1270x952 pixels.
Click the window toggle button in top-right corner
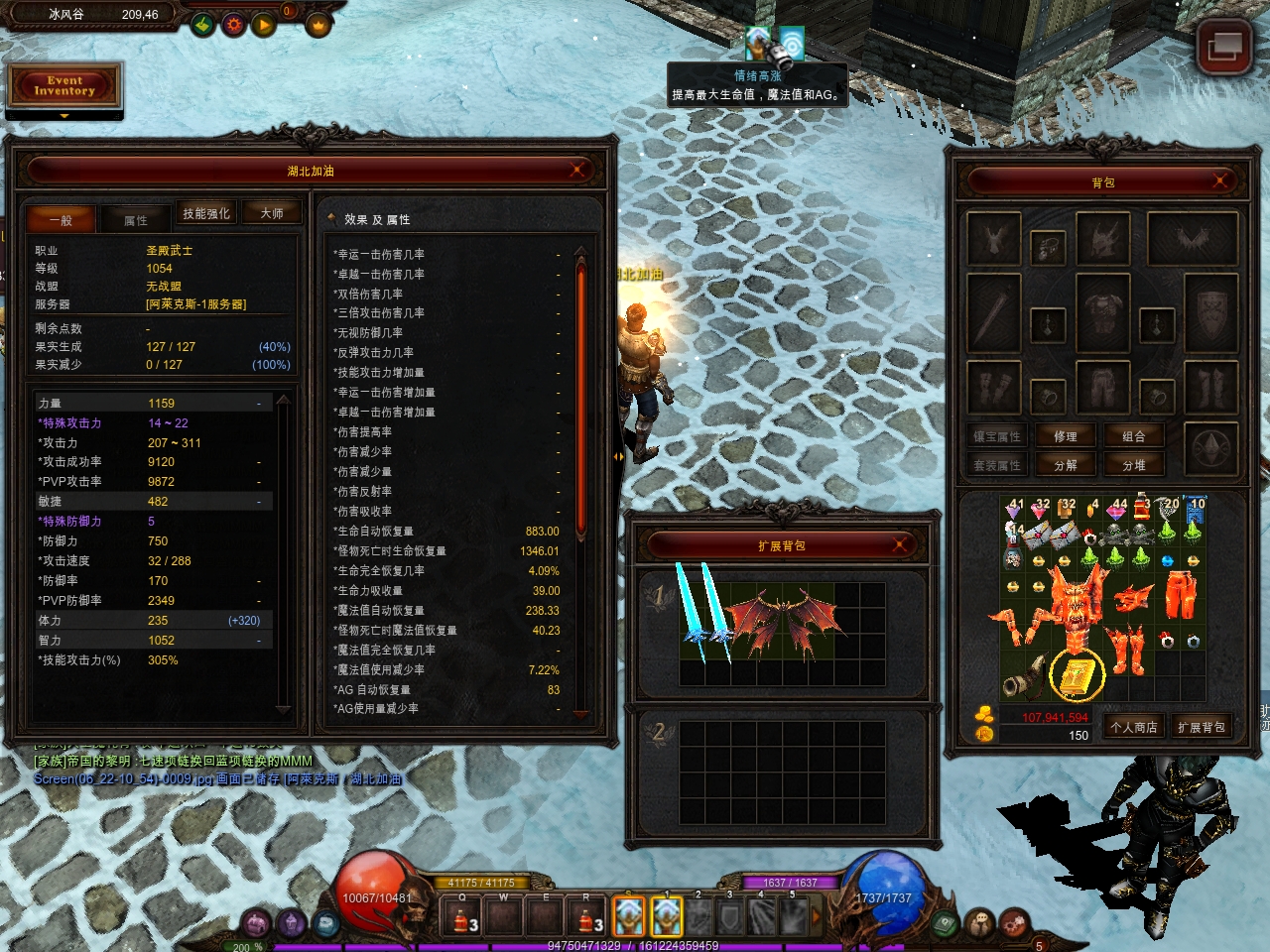pyautogui.click(x=1223, y=46)
